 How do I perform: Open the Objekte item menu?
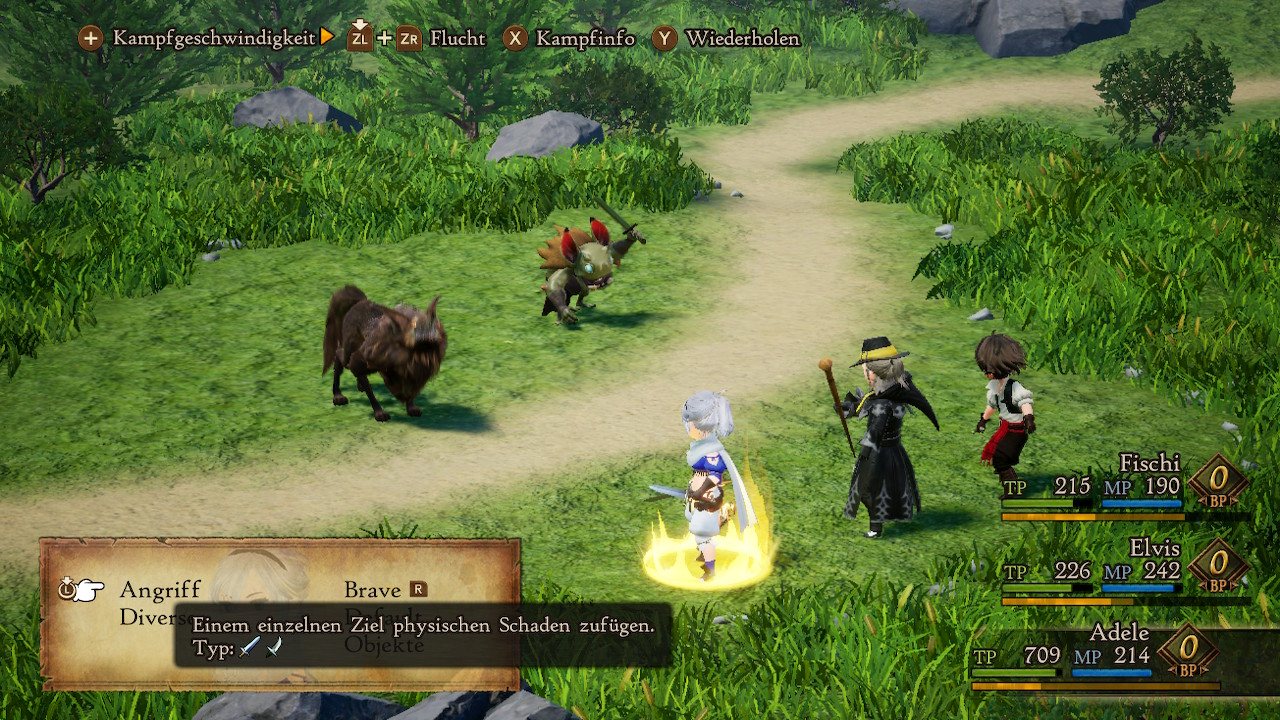[x=385, y=646]
